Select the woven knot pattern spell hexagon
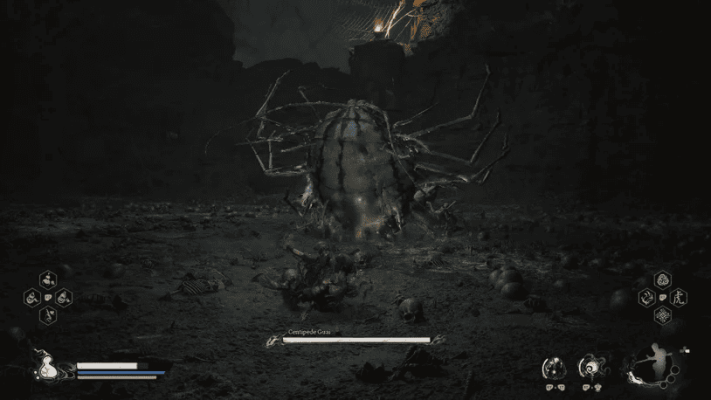Image resolution: width=711 pixels, height=400 pixels. (x=662, y=315)
